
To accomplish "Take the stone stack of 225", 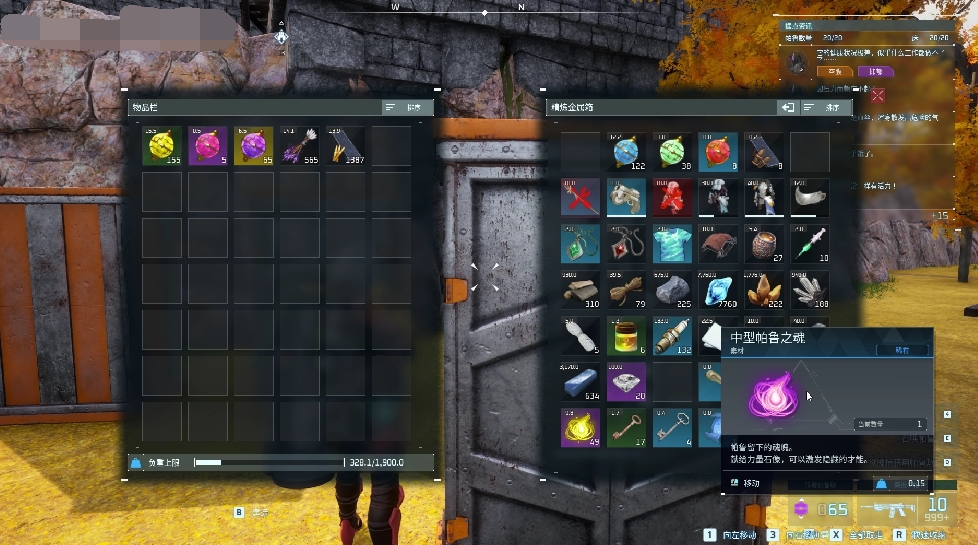I will click(x=672, y=290).
